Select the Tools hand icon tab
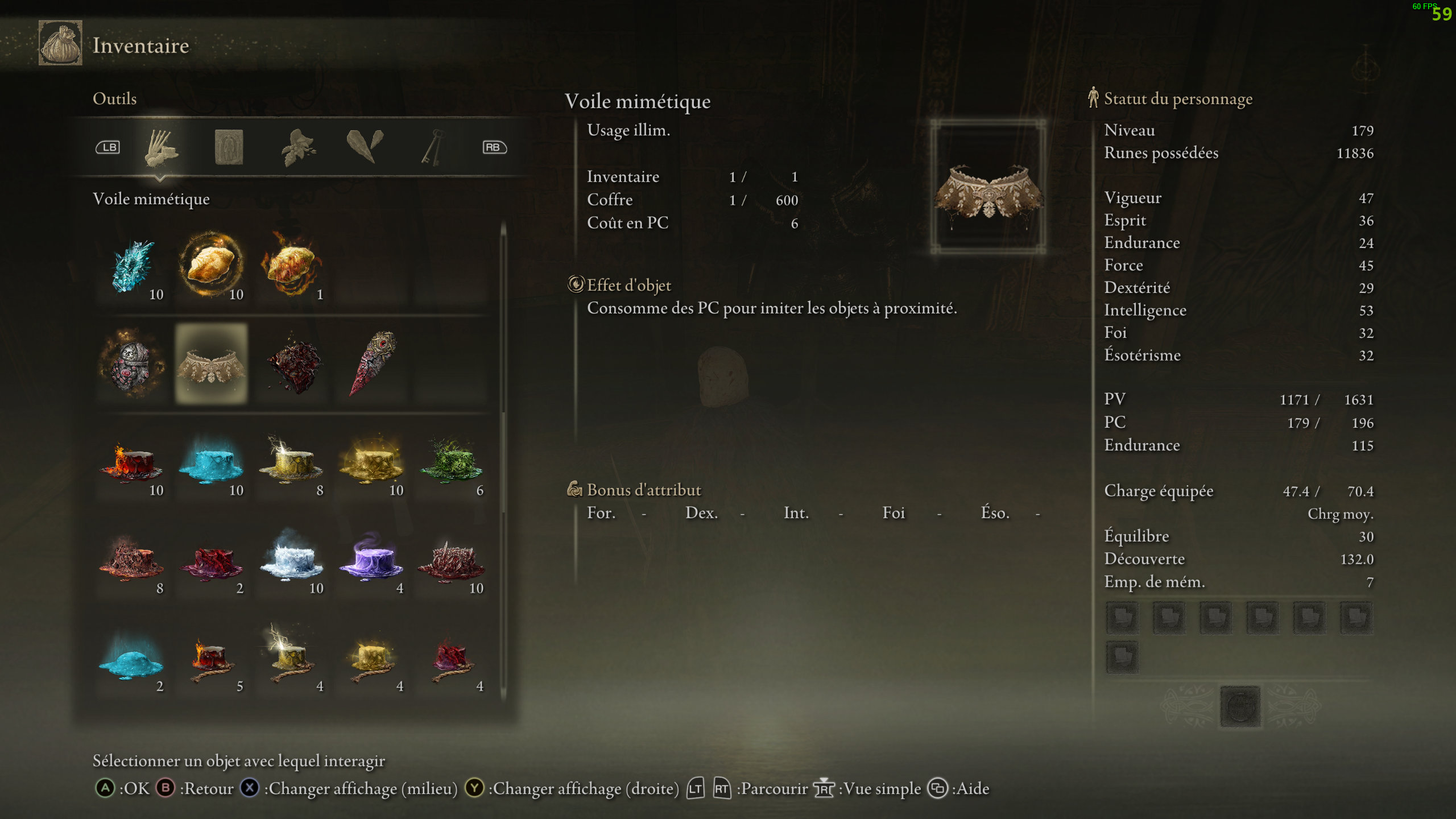 point(161,147)
